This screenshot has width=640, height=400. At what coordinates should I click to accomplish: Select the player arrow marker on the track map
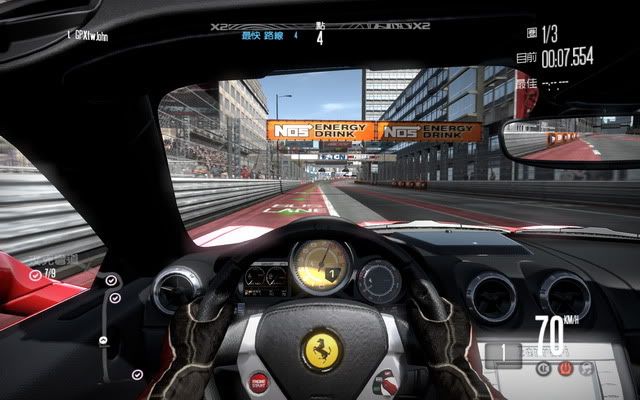pos(103,341)
